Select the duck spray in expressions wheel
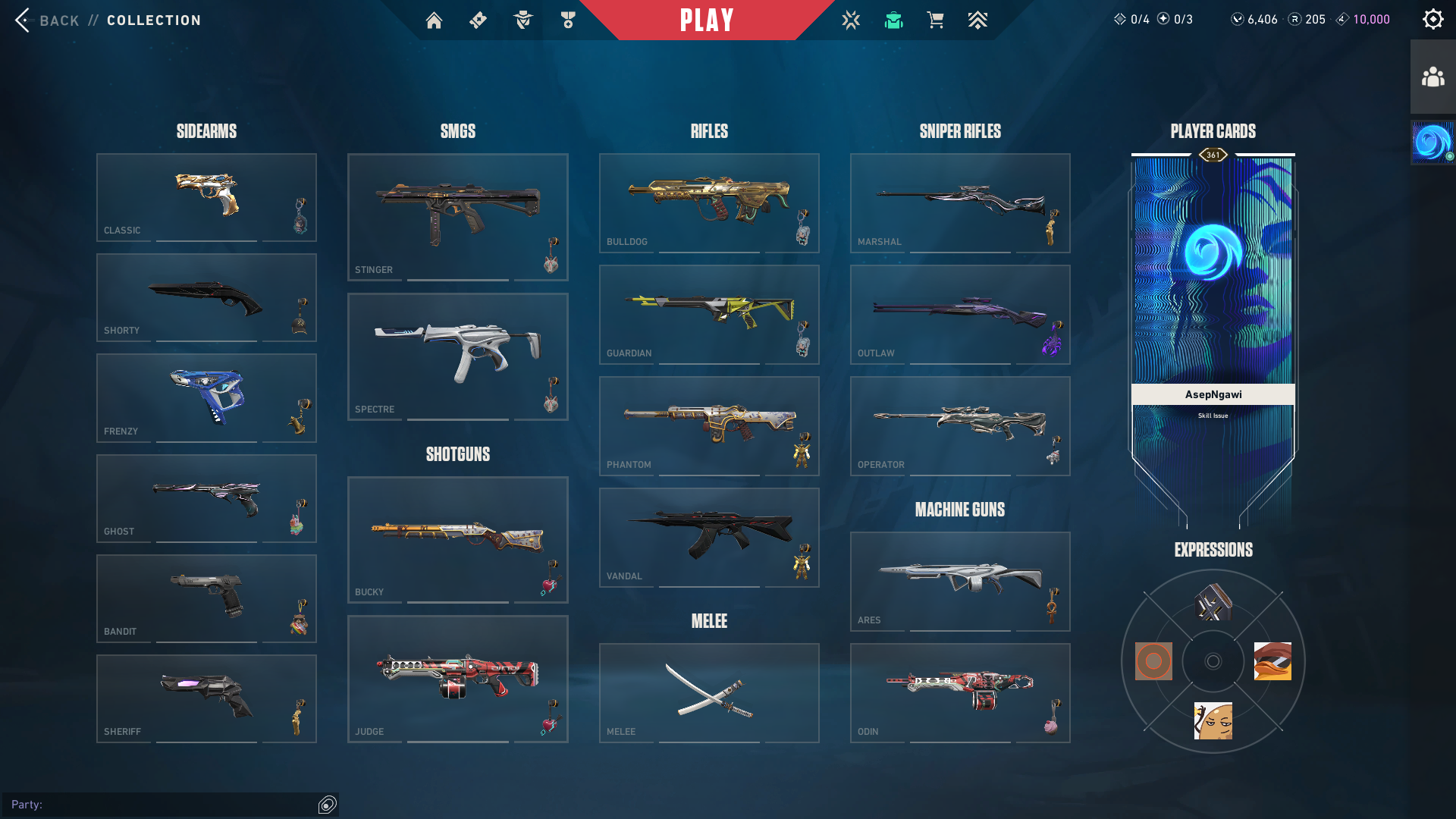The height and width of the screenshot is (819, 1456). coord(1272,661)
